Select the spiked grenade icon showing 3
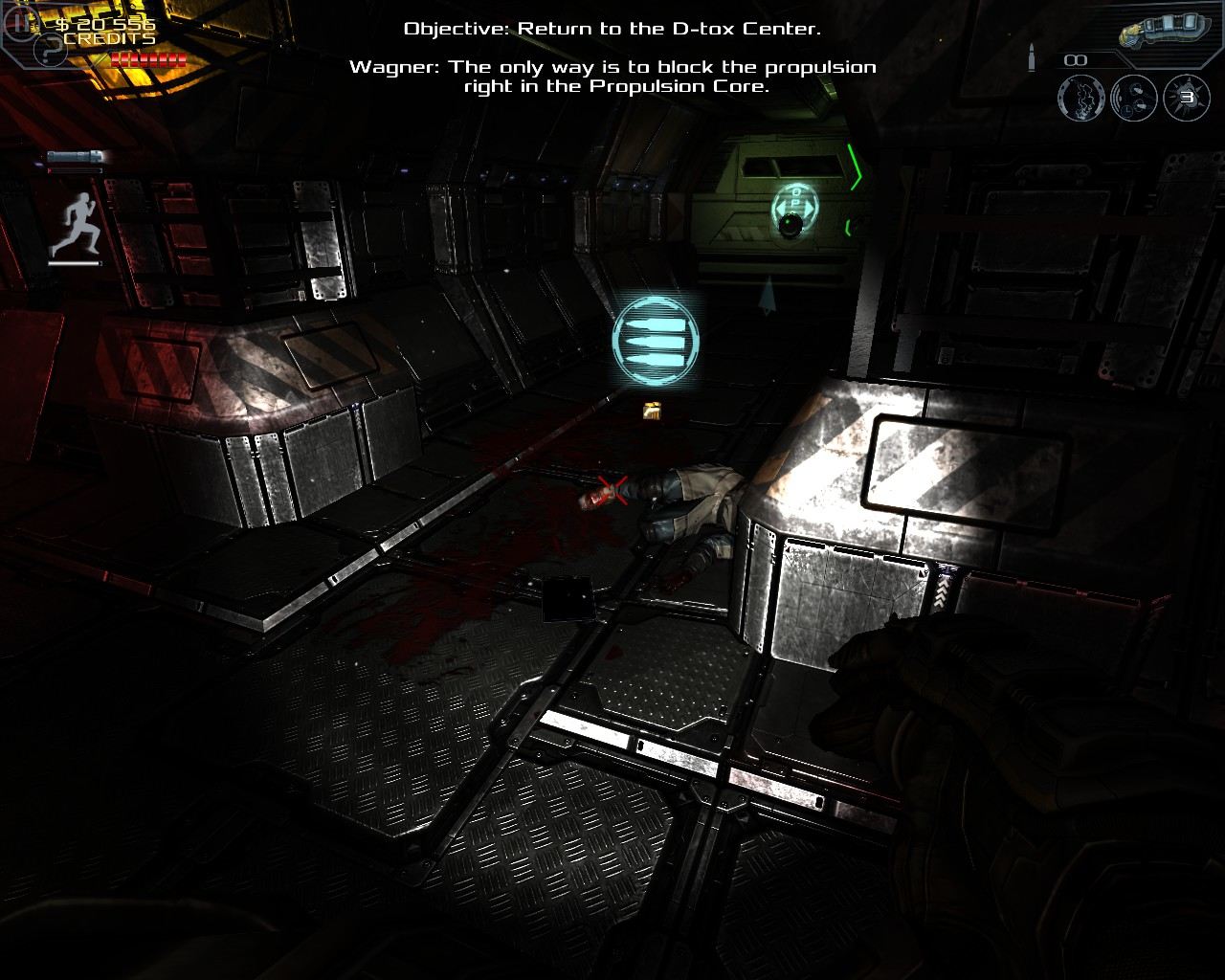The height and width of the screenshot is (980, 1225). click(x=1184, y=98)
